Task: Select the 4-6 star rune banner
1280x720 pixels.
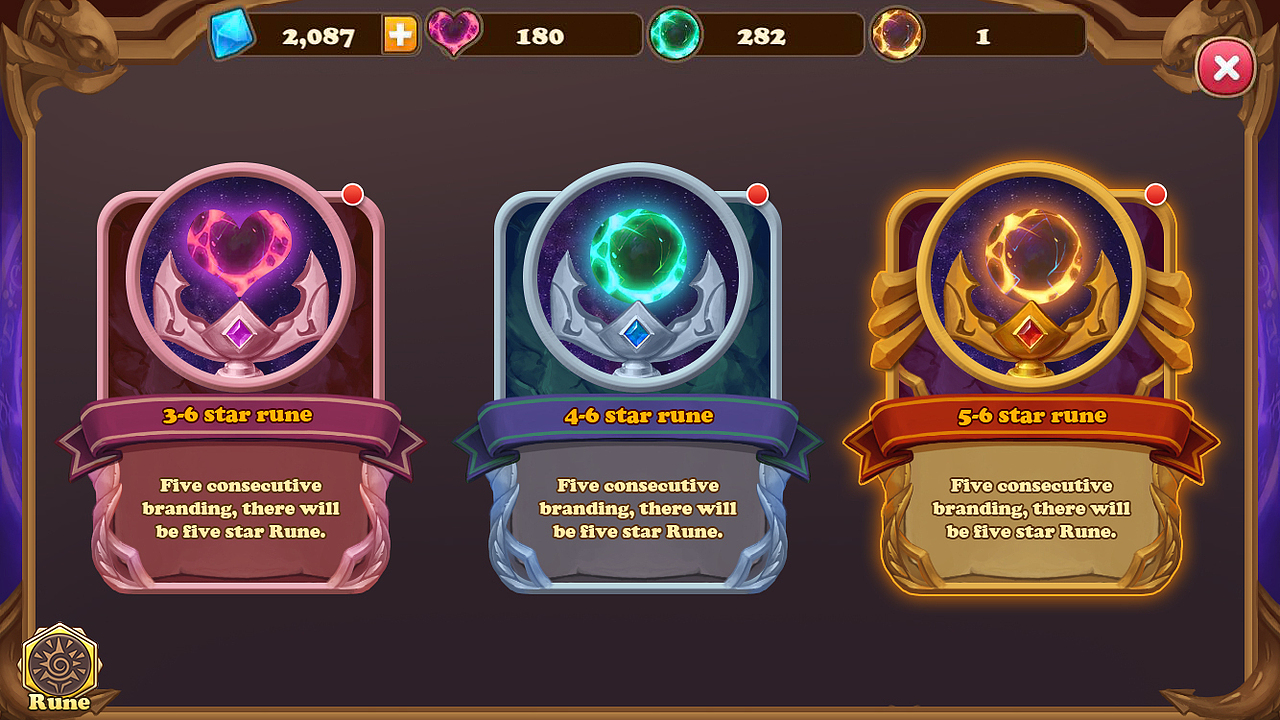Action: pyautogui.click(x=638, y=415)
